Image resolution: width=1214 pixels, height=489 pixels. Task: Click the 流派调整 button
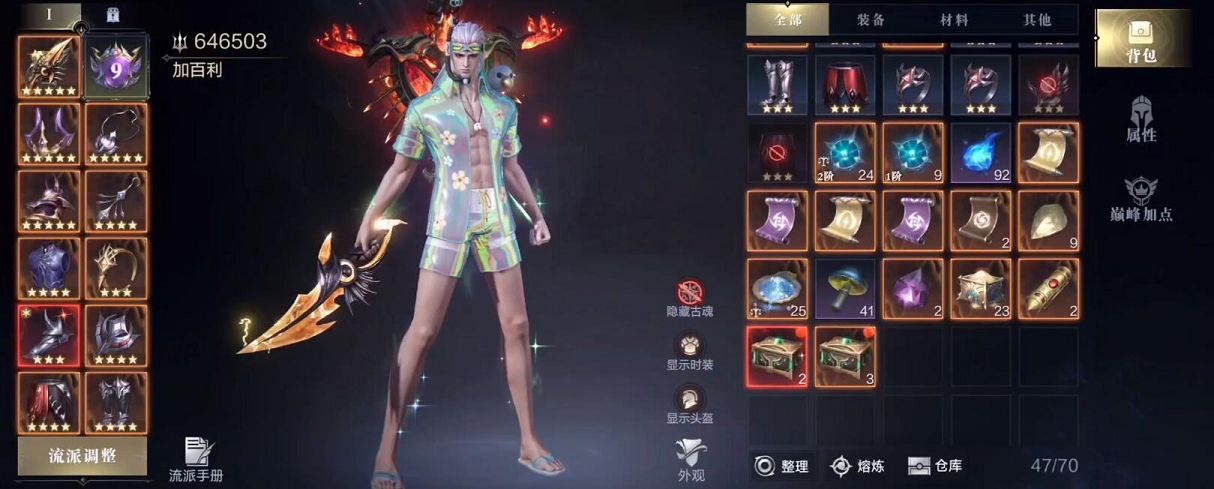82,456
